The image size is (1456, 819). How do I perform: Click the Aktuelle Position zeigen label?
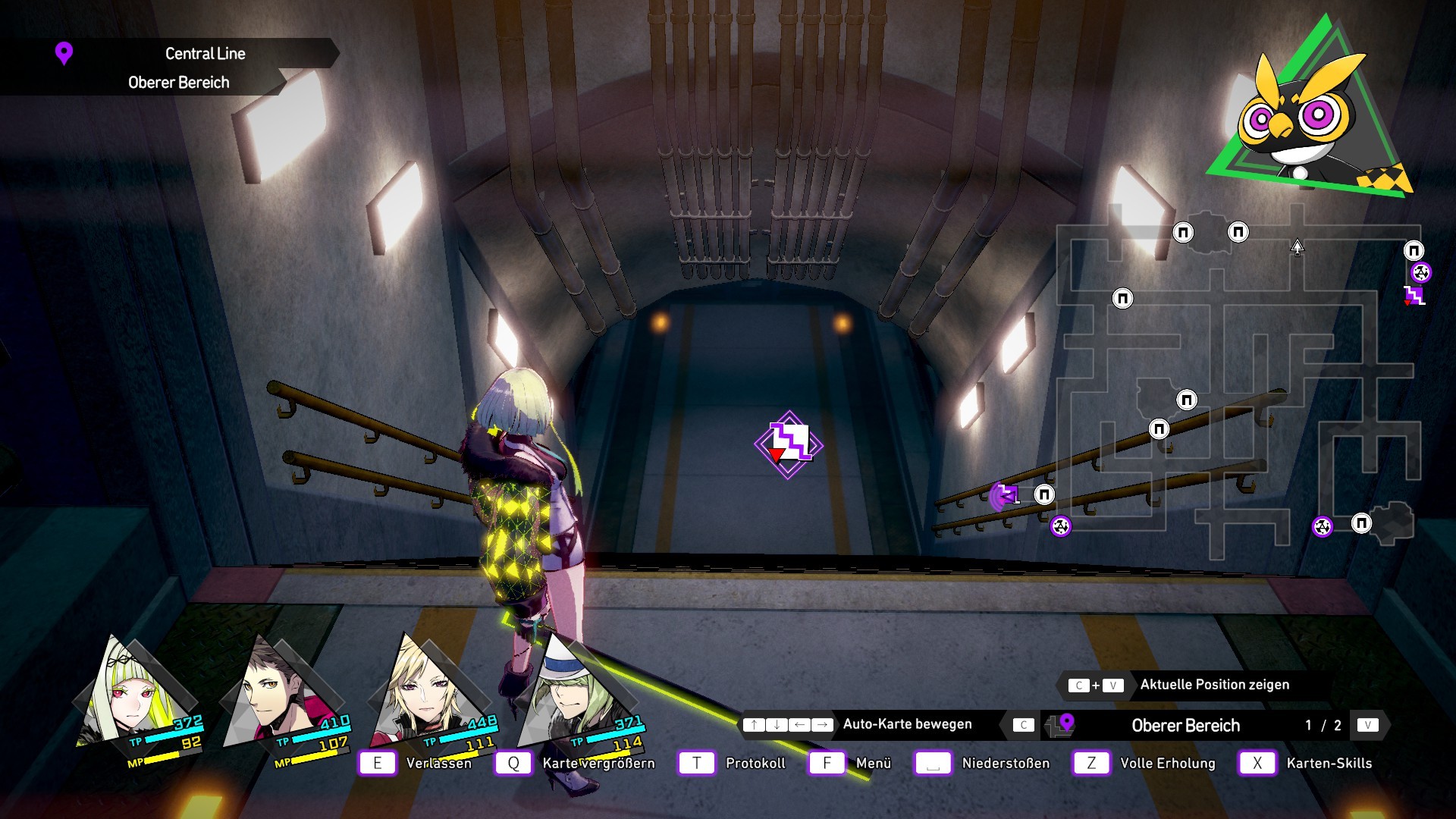(x=1214, y=685)
